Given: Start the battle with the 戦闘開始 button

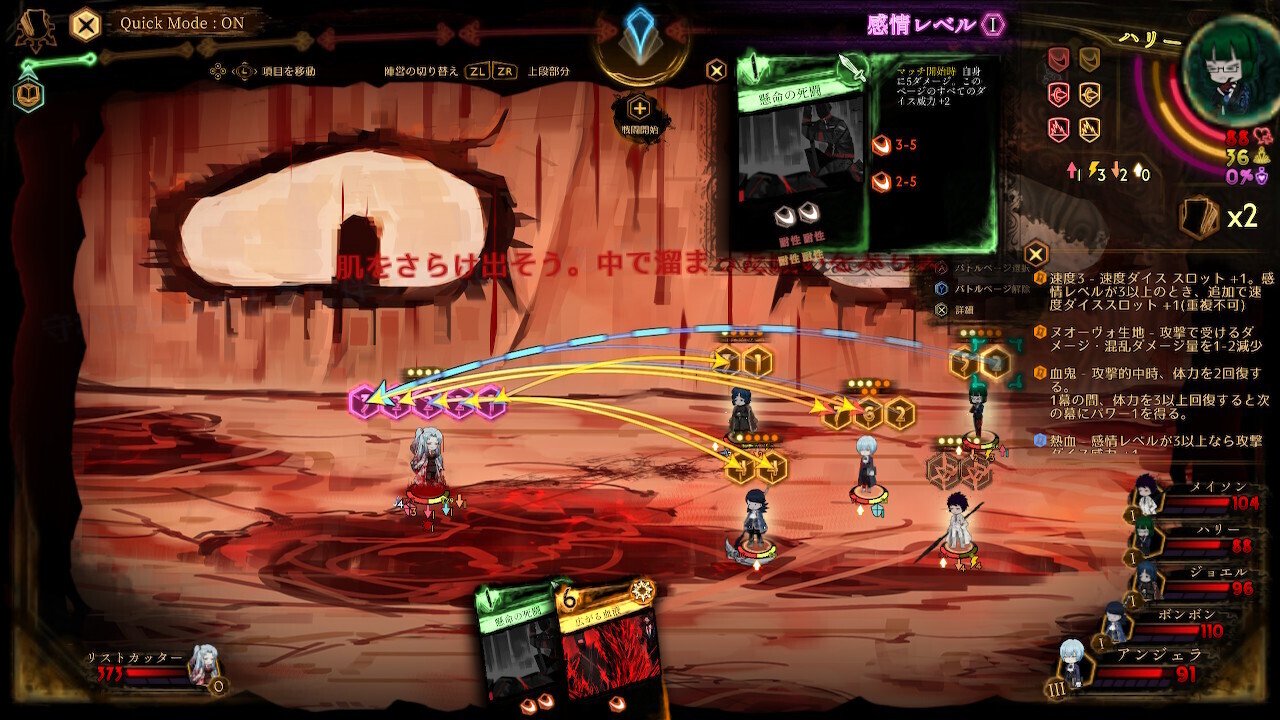Looking at the screenshot, I should [639, 115].
